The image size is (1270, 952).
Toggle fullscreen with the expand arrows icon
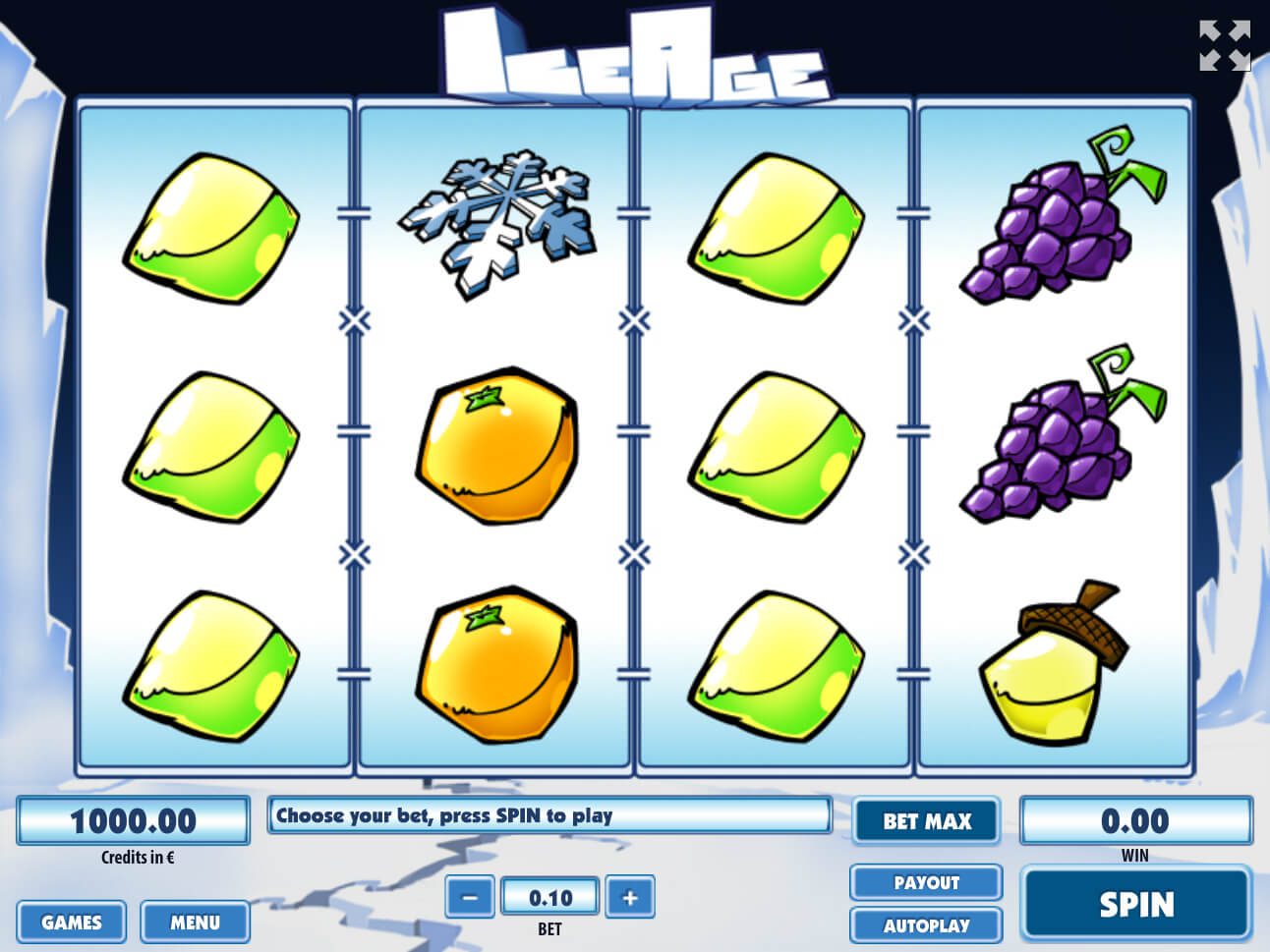pos(1225,46)
